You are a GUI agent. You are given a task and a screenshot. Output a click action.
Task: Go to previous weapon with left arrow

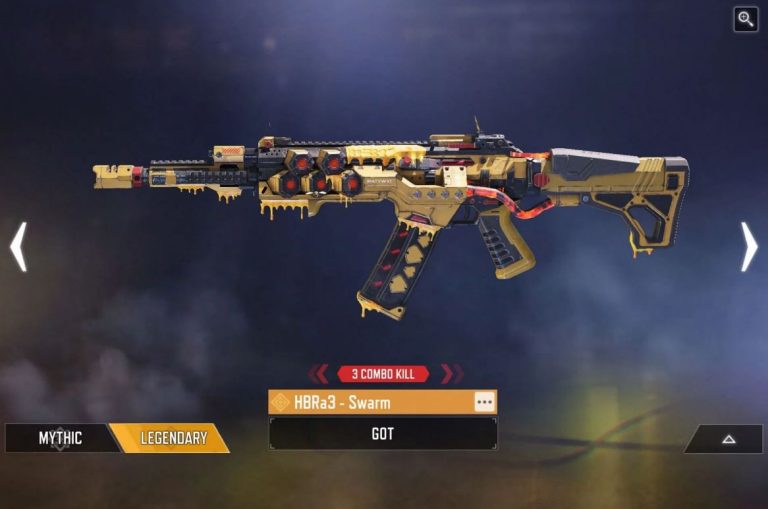point(18,246)
